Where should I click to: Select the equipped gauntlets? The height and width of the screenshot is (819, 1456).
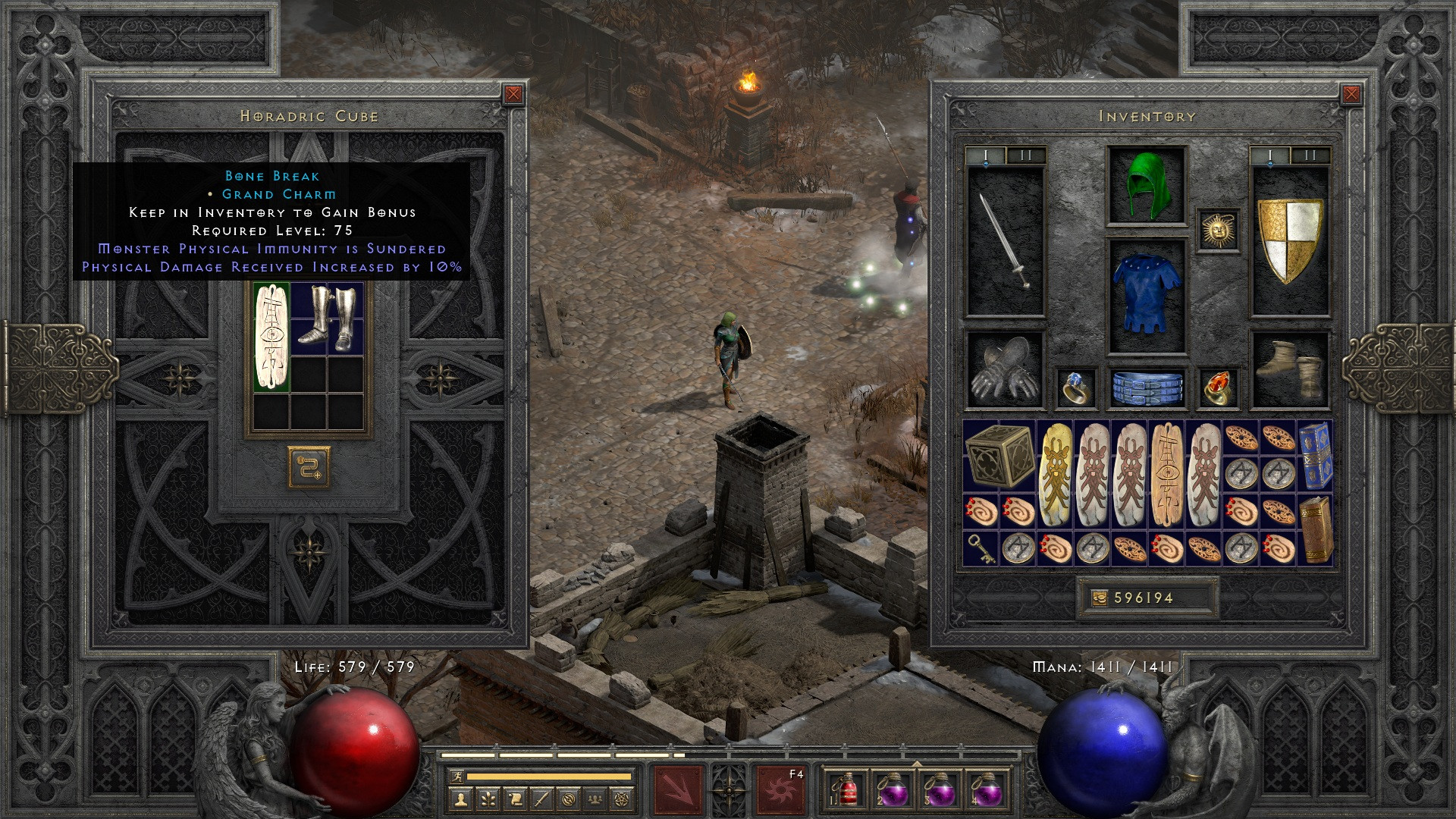click(x=1005, y=370)
